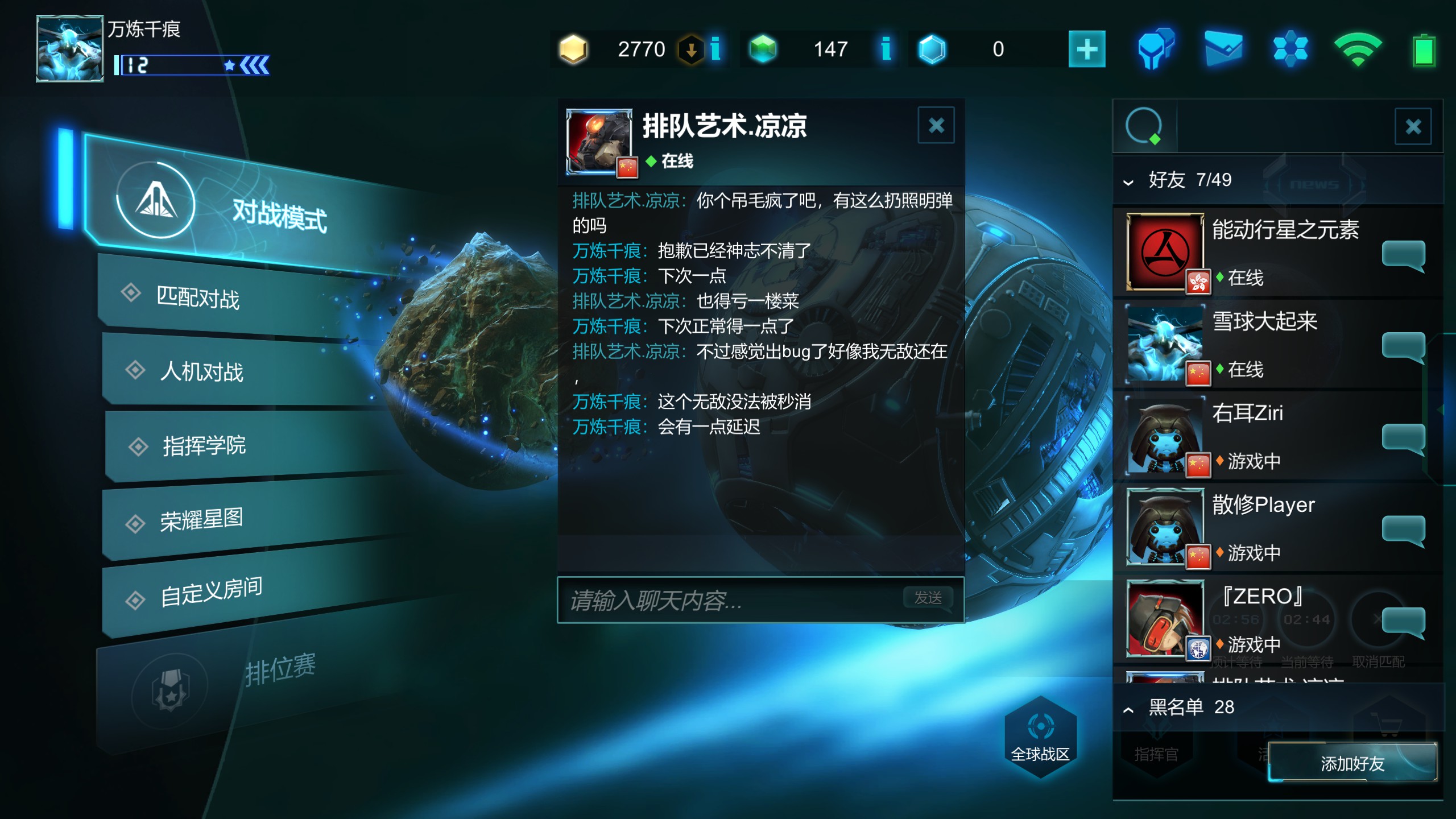Viewport: 1456px width, 819px height.
Task: Choose 荣耀星图 from the mode list
Action: 201,519
